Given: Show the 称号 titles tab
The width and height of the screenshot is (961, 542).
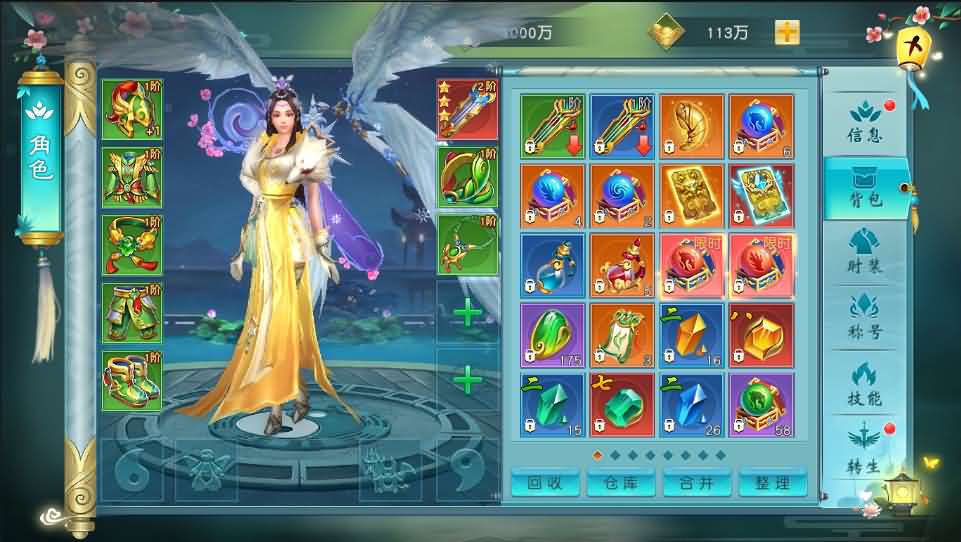Looking at the screenshot, I should pyautogui.click(x=864, y=318).
